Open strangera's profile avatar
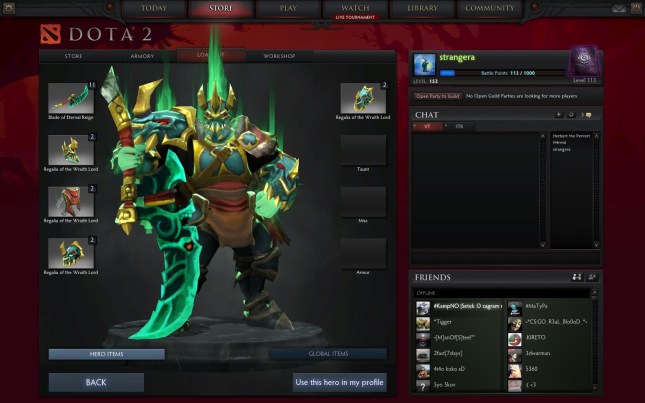The image size is (645, 403). pyautogui.click(x=424, y=63)
